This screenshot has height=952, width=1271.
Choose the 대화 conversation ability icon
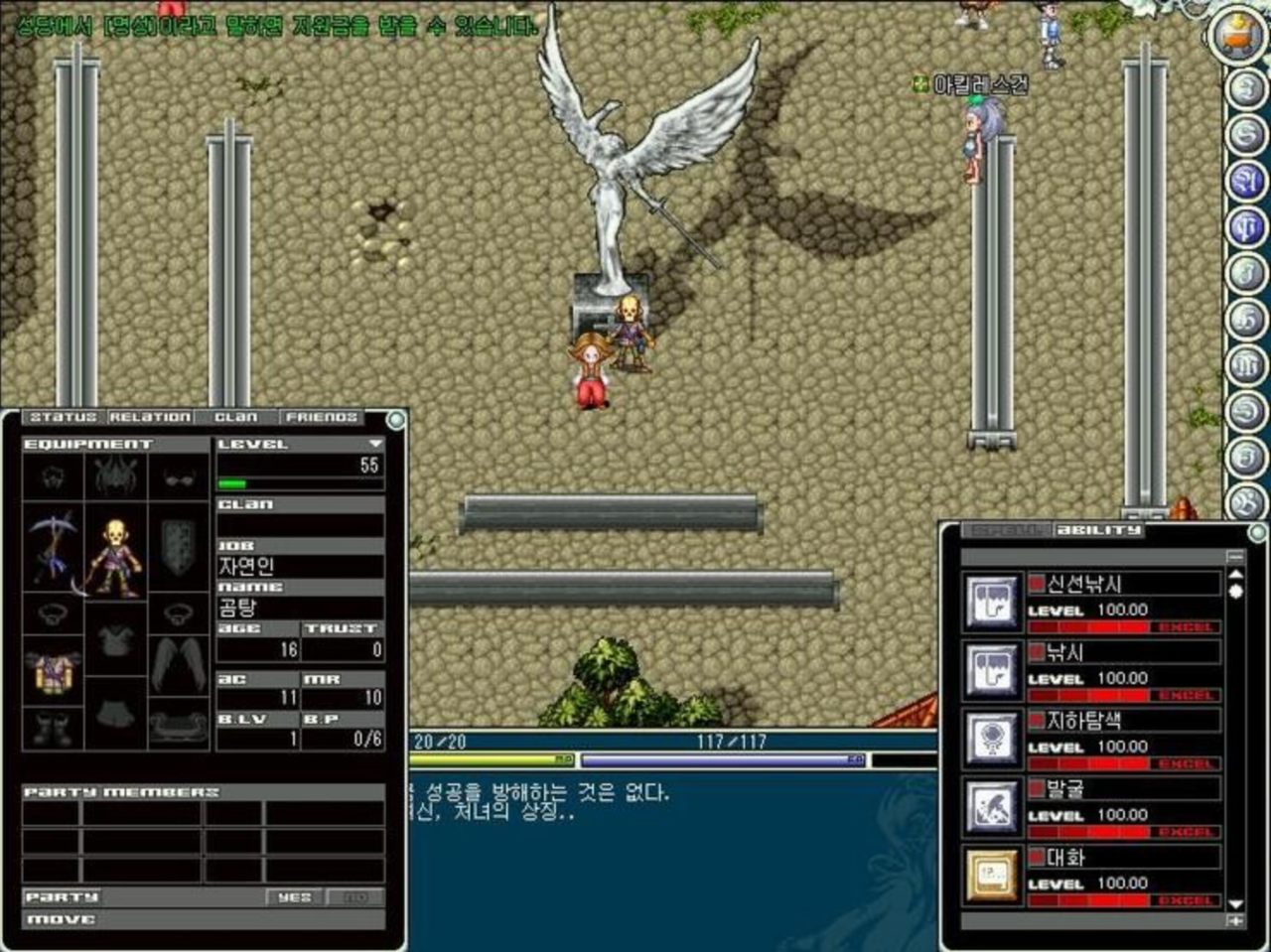click(x=992, y=876)
